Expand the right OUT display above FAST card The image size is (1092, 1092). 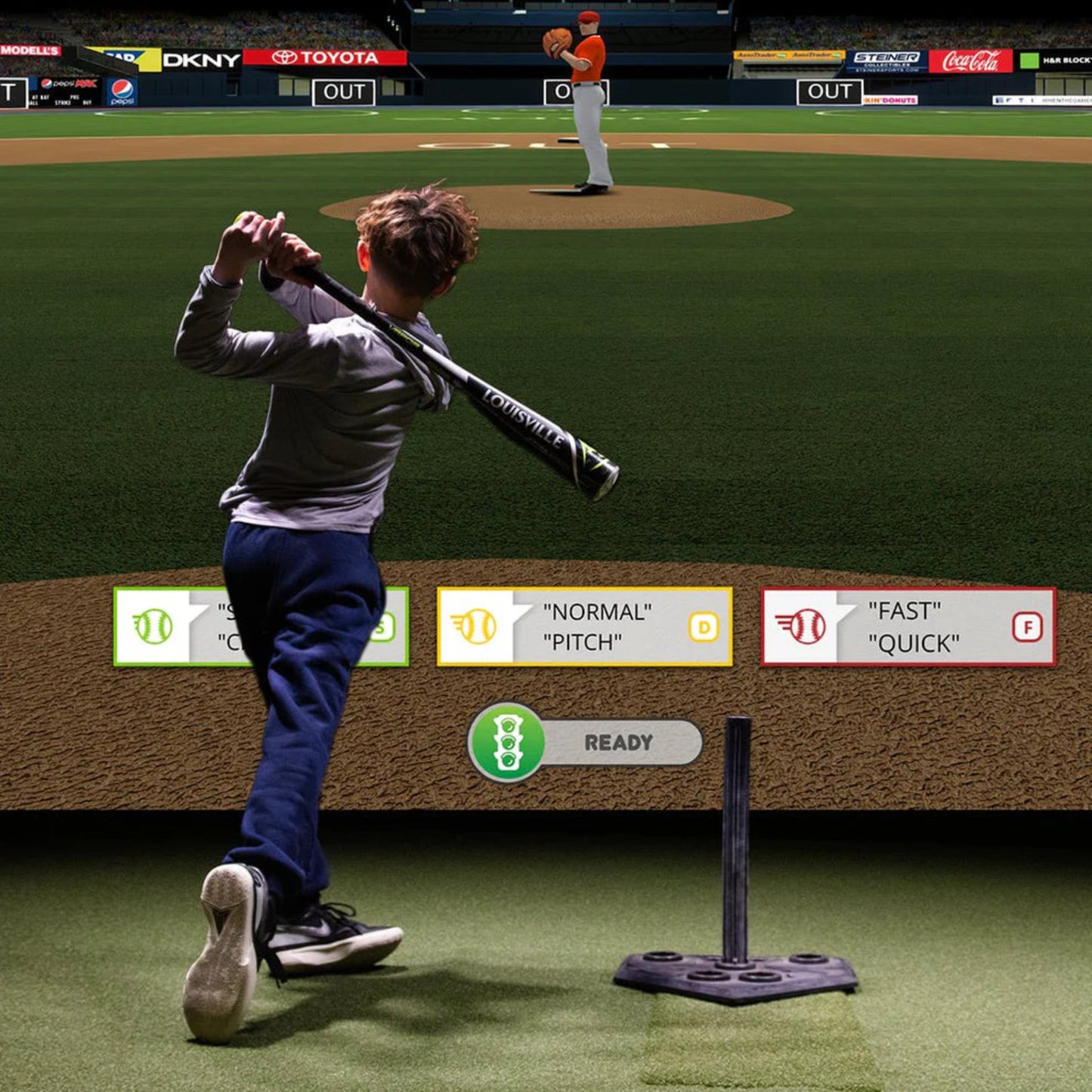[x=829, y=91]
